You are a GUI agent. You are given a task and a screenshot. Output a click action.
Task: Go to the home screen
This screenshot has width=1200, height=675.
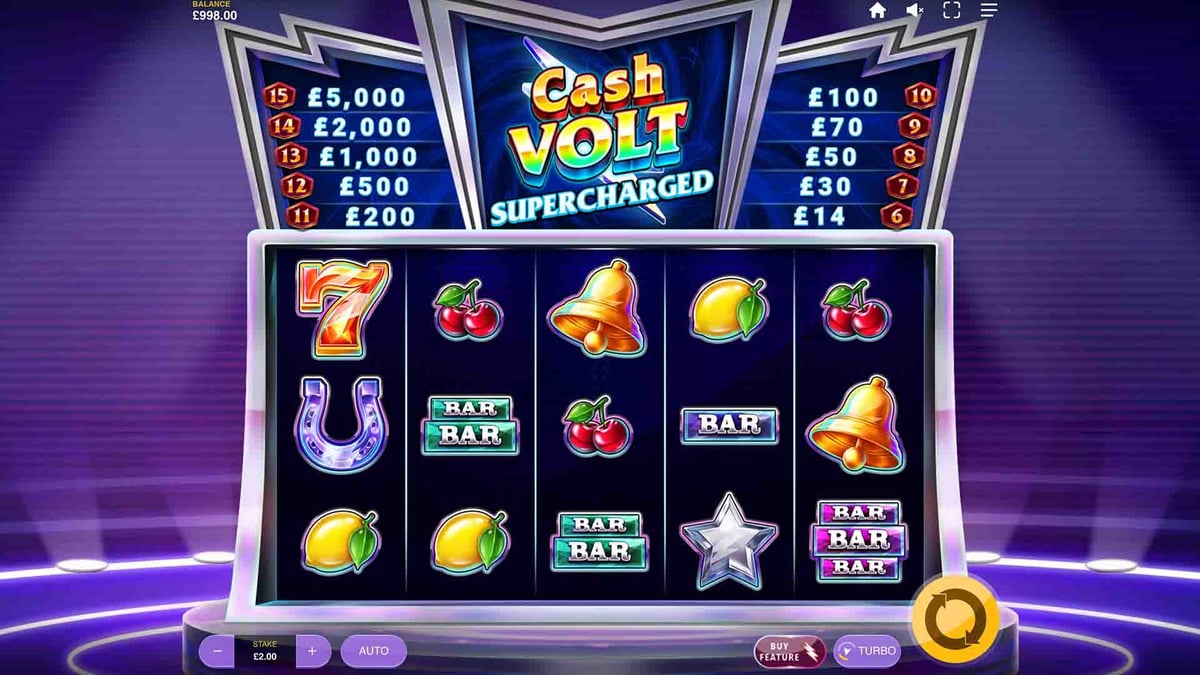877,11
